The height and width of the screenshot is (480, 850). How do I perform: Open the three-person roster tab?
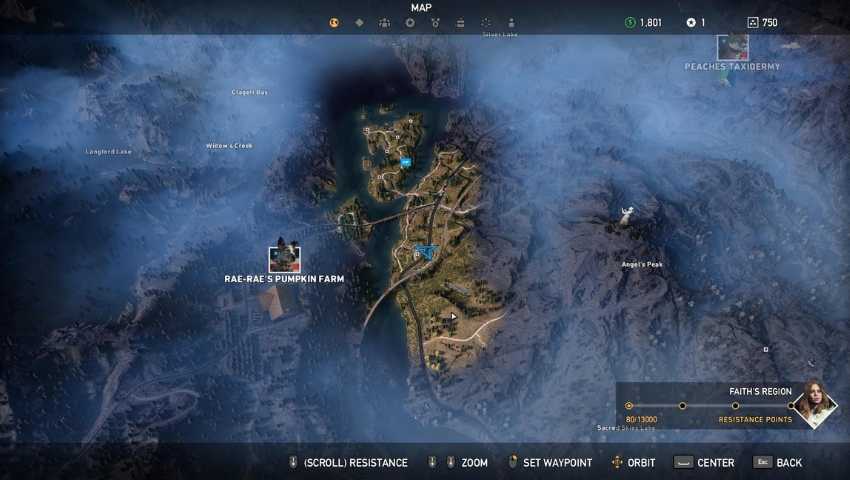coord(384,22)
